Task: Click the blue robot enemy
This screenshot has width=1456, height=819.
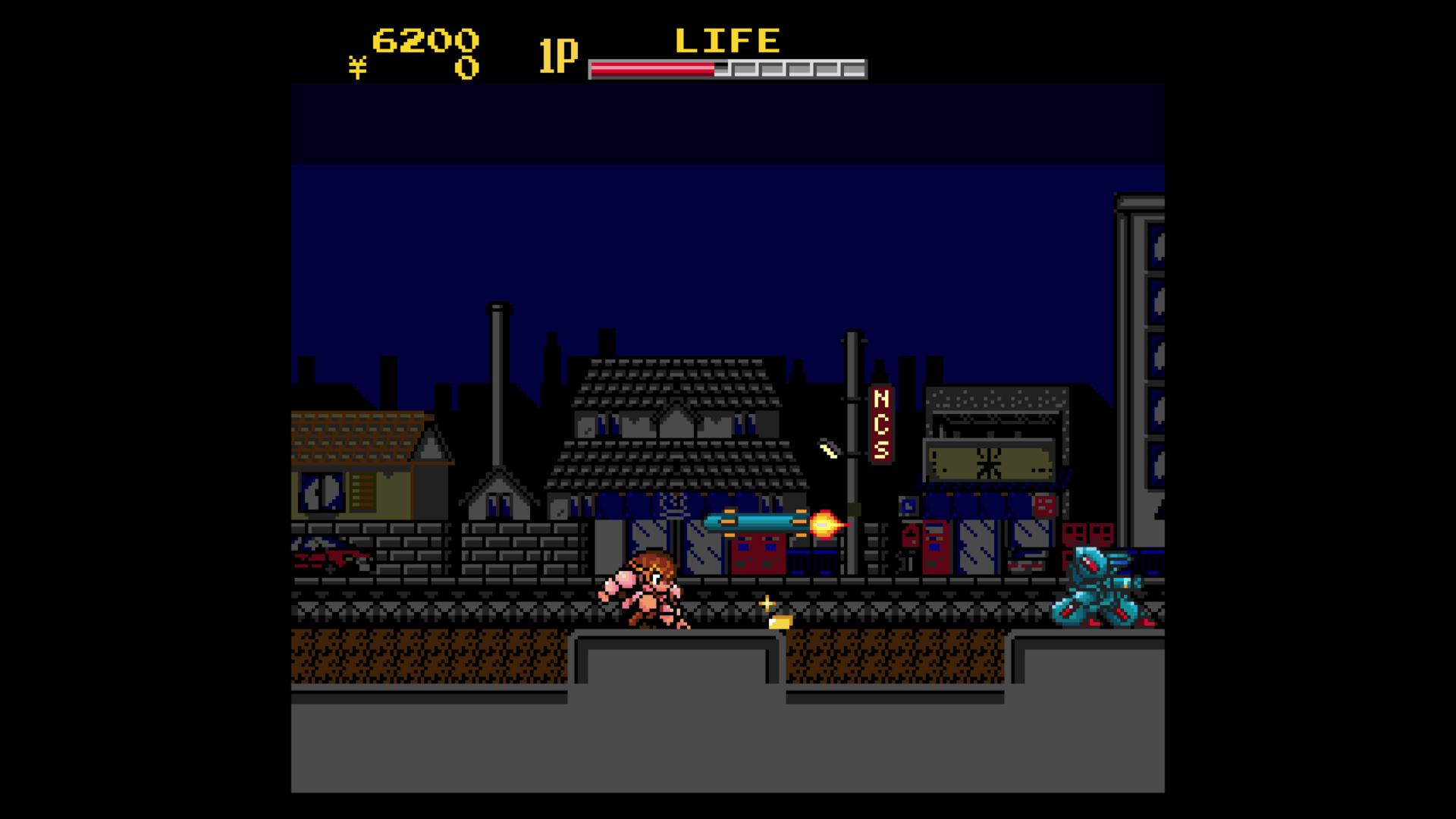Action: click(1100, 591)
